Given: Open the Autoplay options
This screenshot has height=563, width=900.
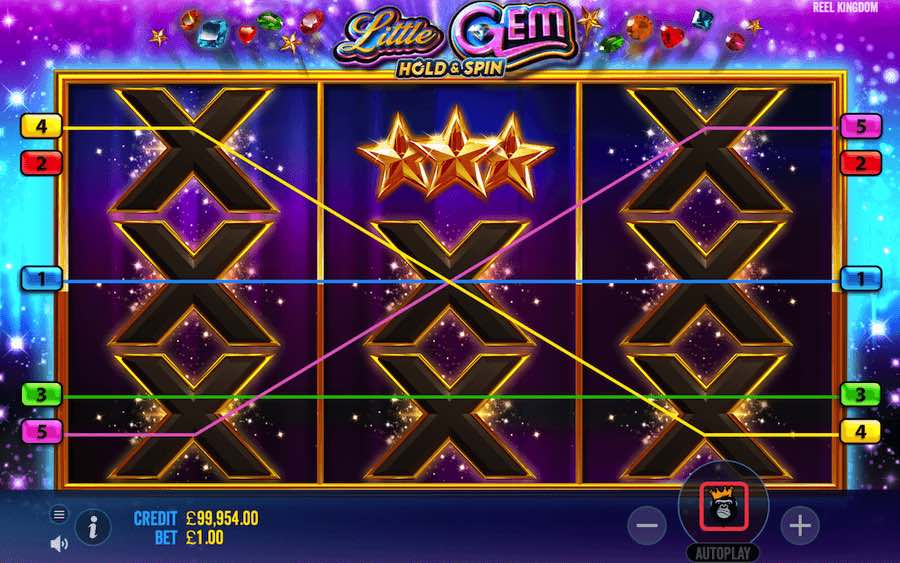Looking at the screenshot, I should pos(722,553).
